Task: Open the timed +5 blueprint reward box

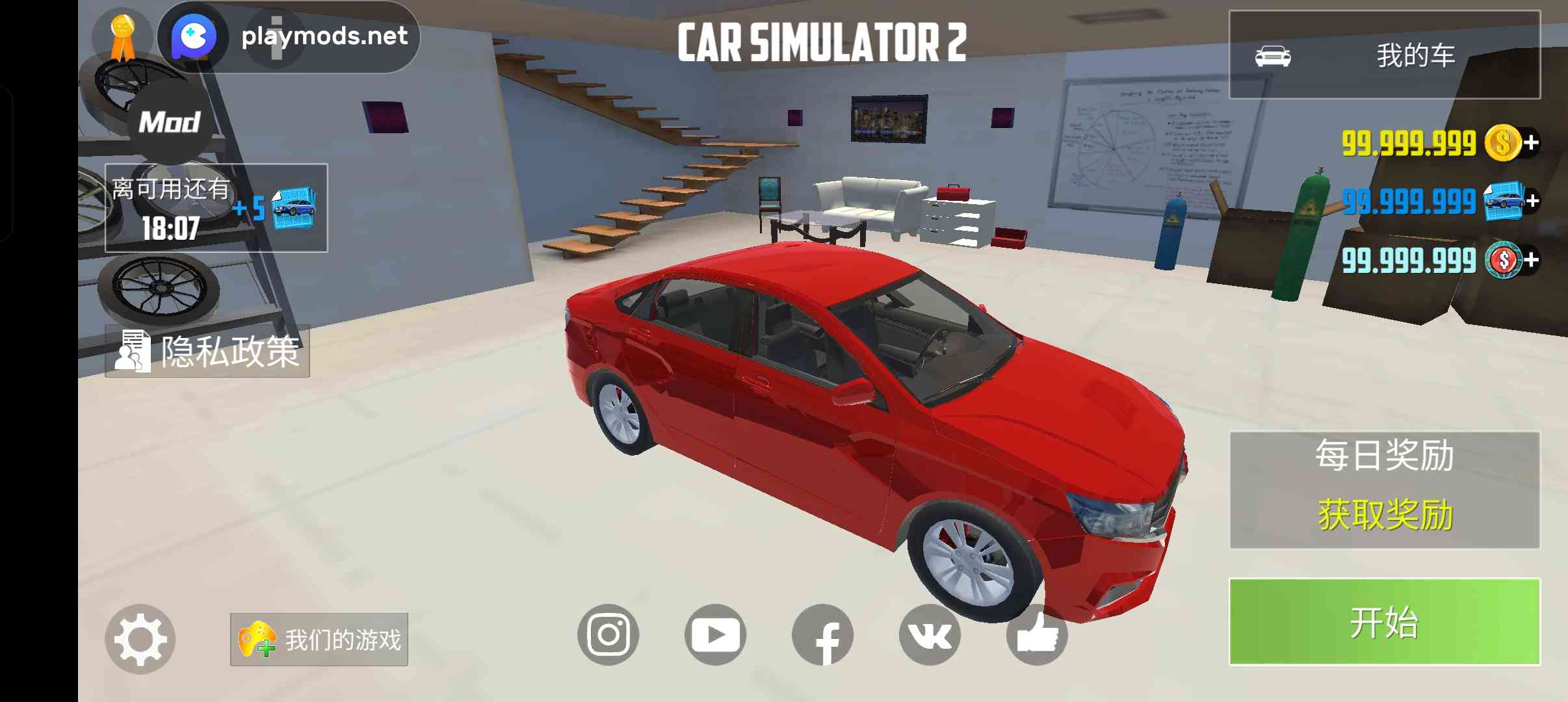Action: [216, 208]
